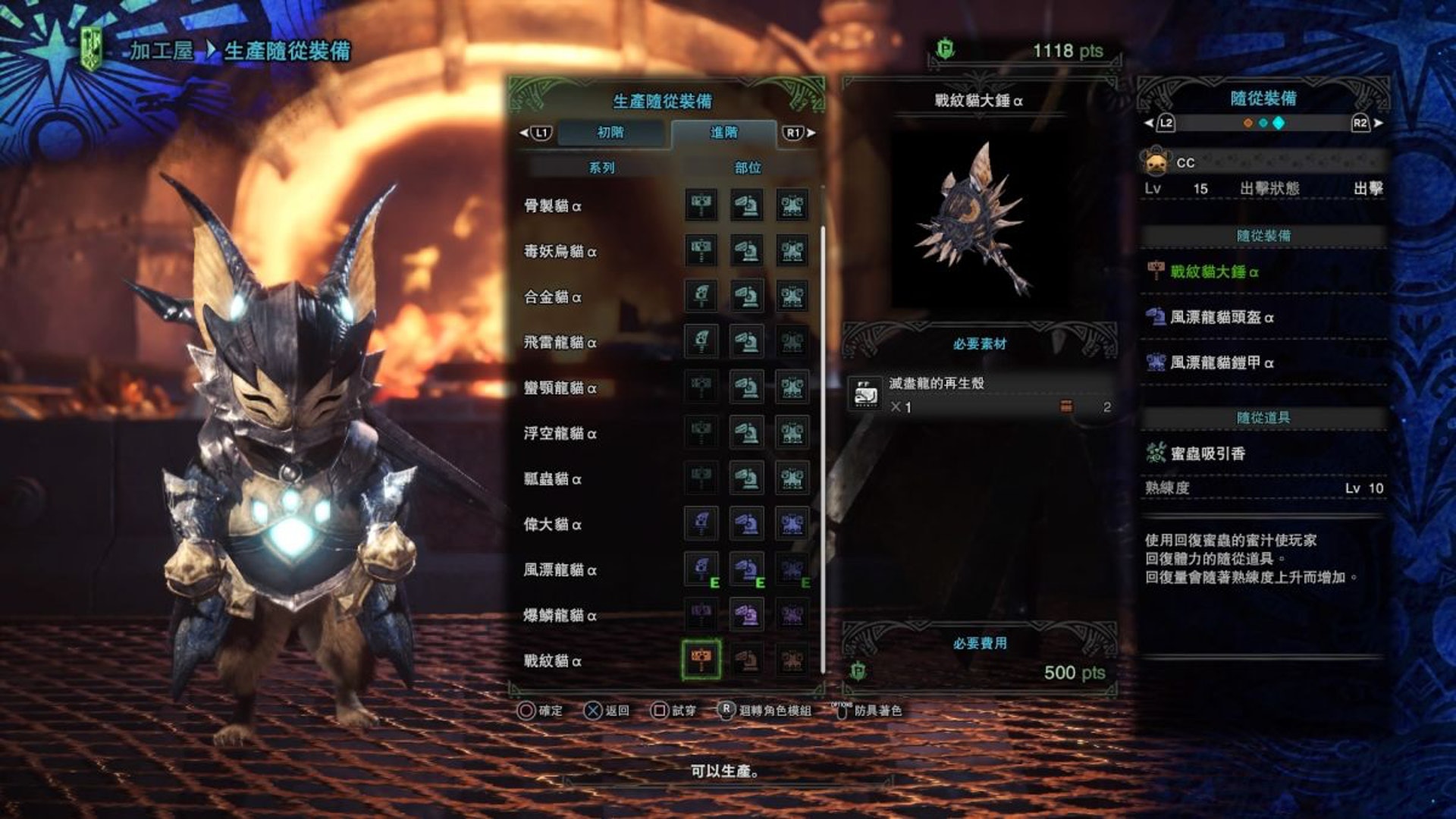Choose the 骨製貓α weapon icon
This screenshot has width=1456, height=819.
point(701,206)
